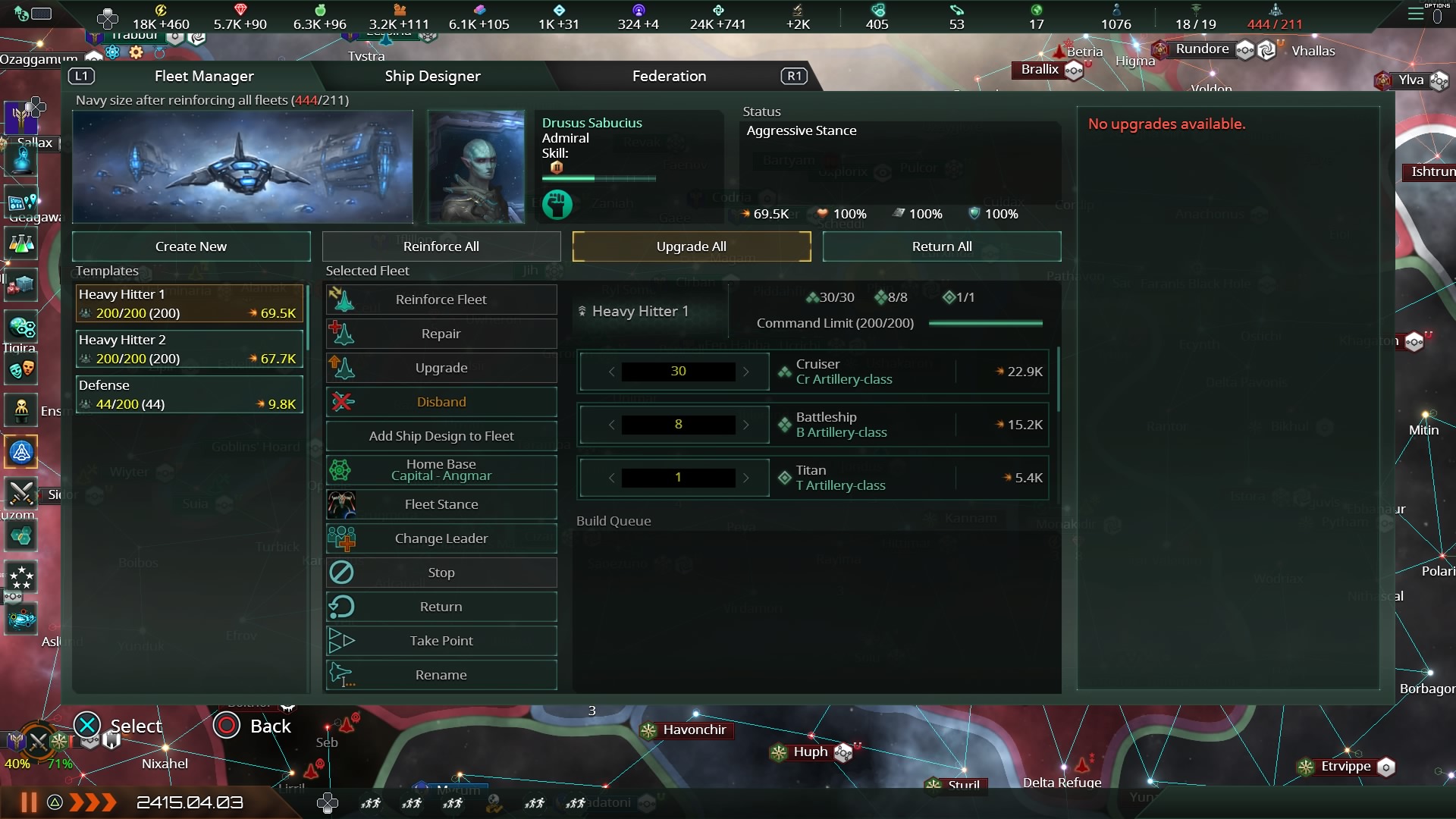1456x819 pixels.
Task: Decrease the Battleship count with the left arrow
Action: pyautogui.click(x=613, y=425)
